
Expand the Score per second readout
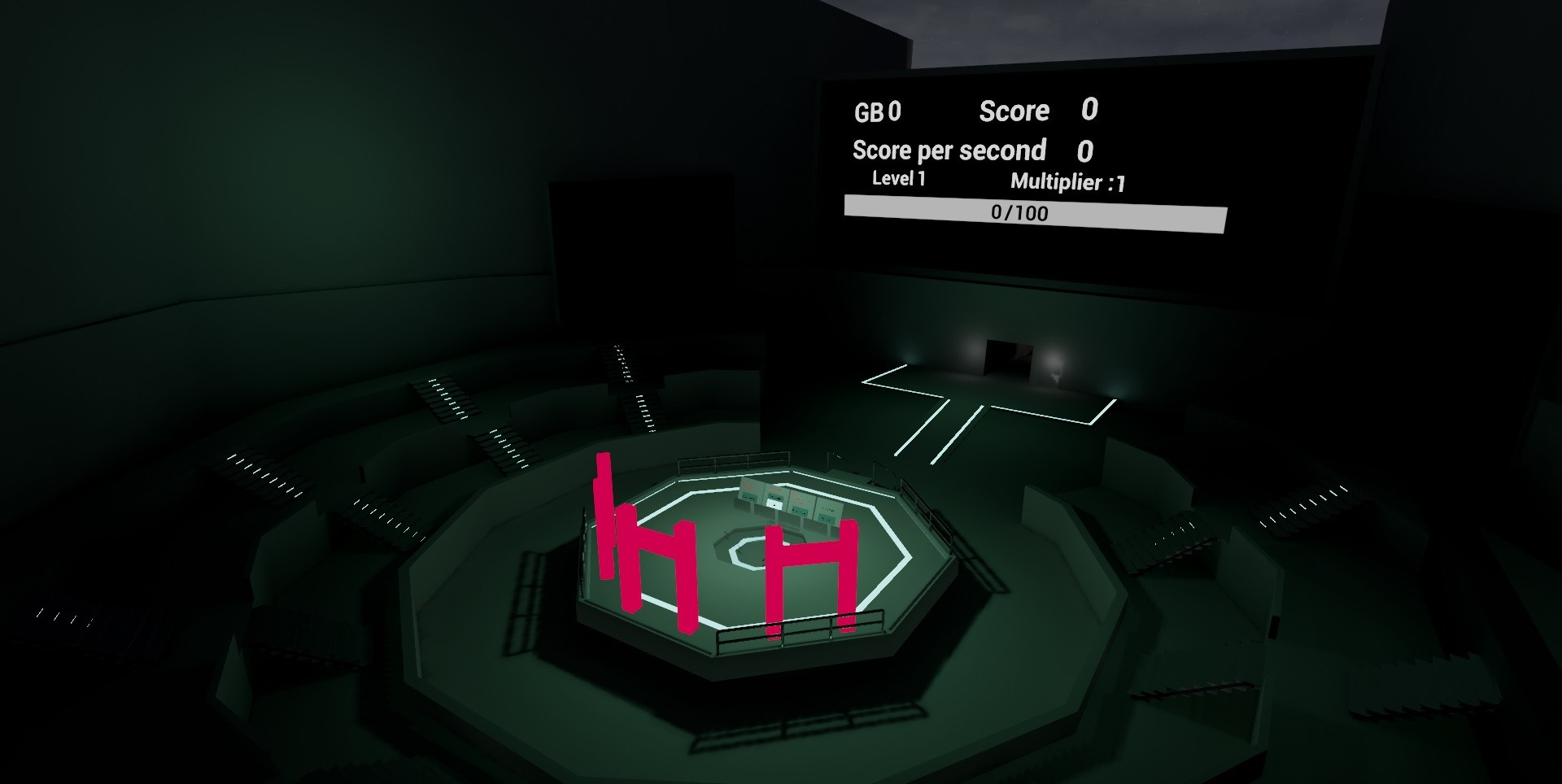pos(949,150)
